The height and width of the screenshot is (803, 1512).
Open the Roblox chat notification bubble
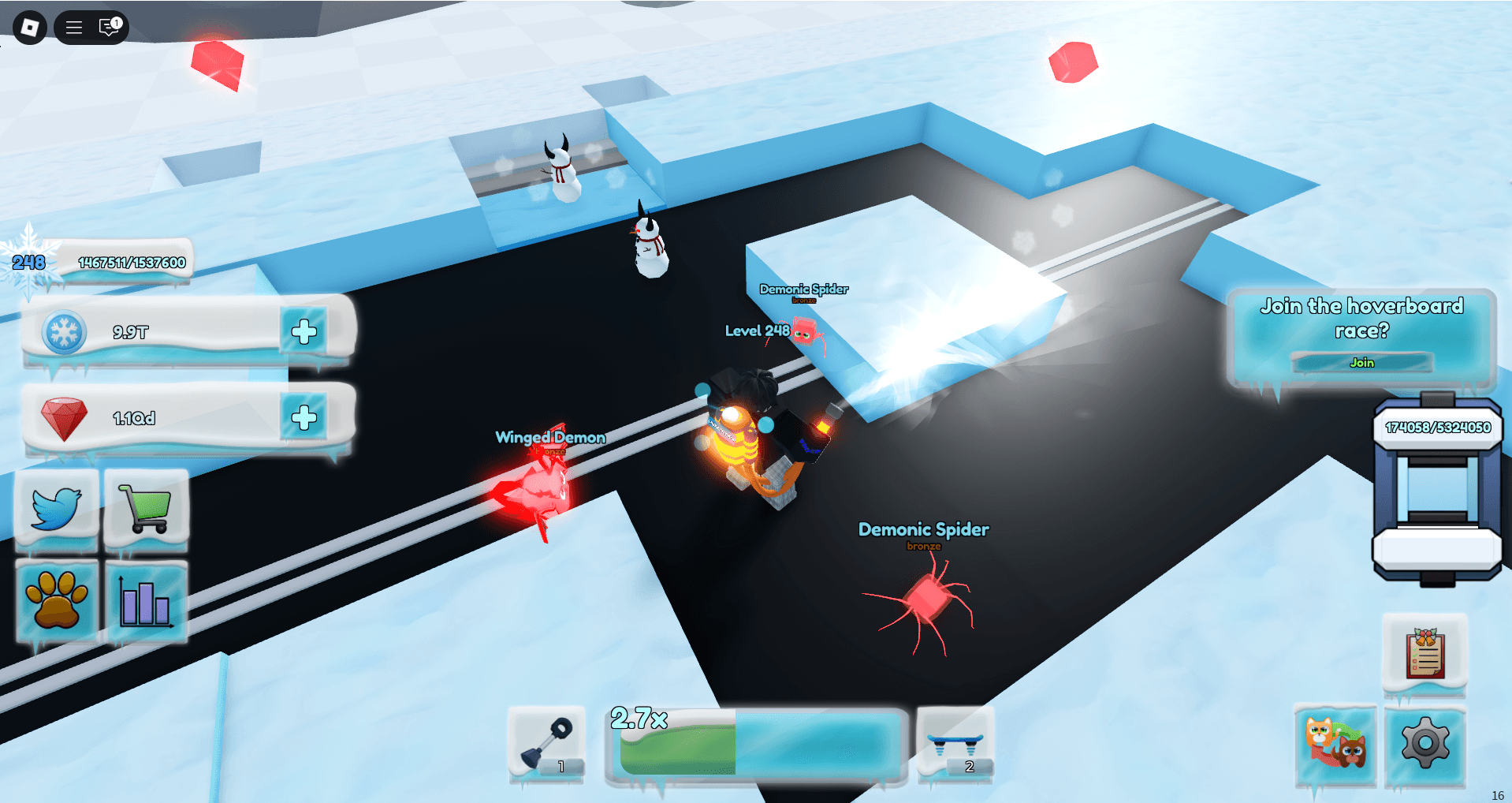[107, 27]
